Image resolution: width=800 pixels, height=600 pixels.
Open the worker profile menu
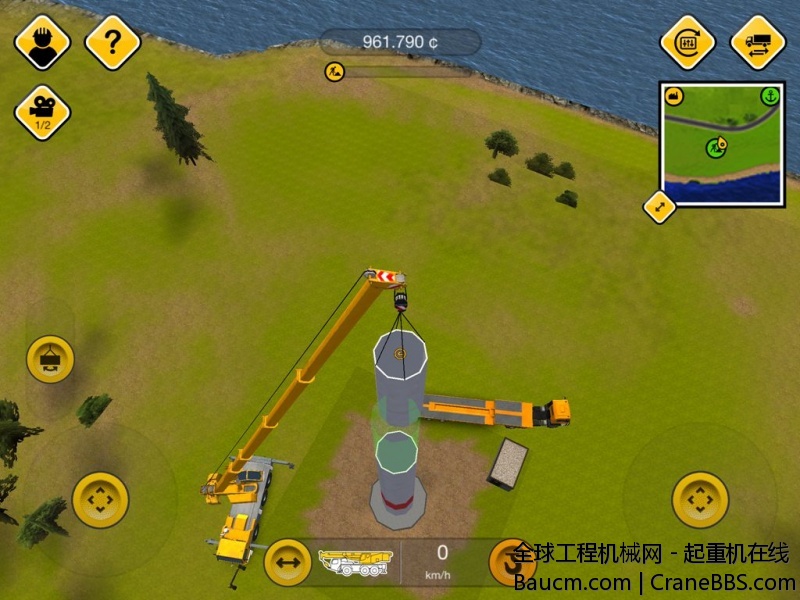coord(42,42)
